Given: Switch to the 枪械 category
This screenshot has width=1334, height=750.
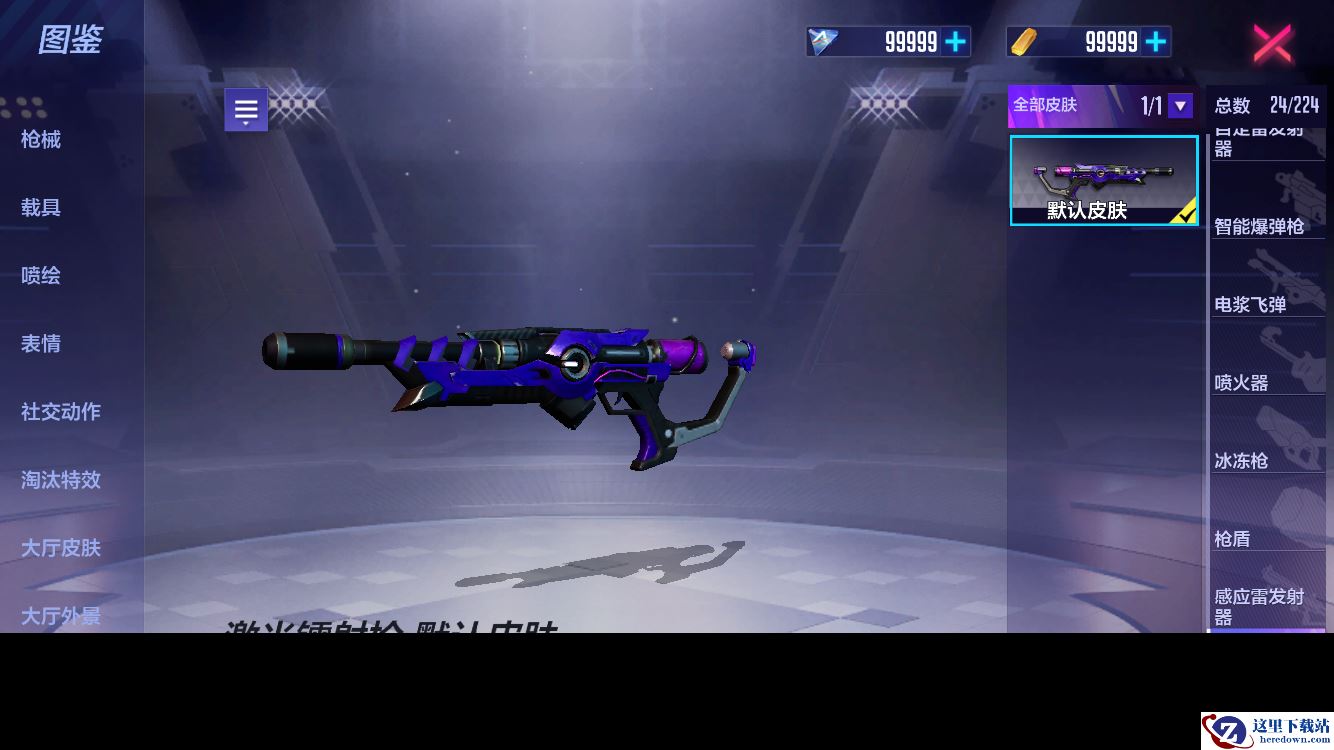Looking at the screenshot, I should pyautogui.click(x=41, y=139).
